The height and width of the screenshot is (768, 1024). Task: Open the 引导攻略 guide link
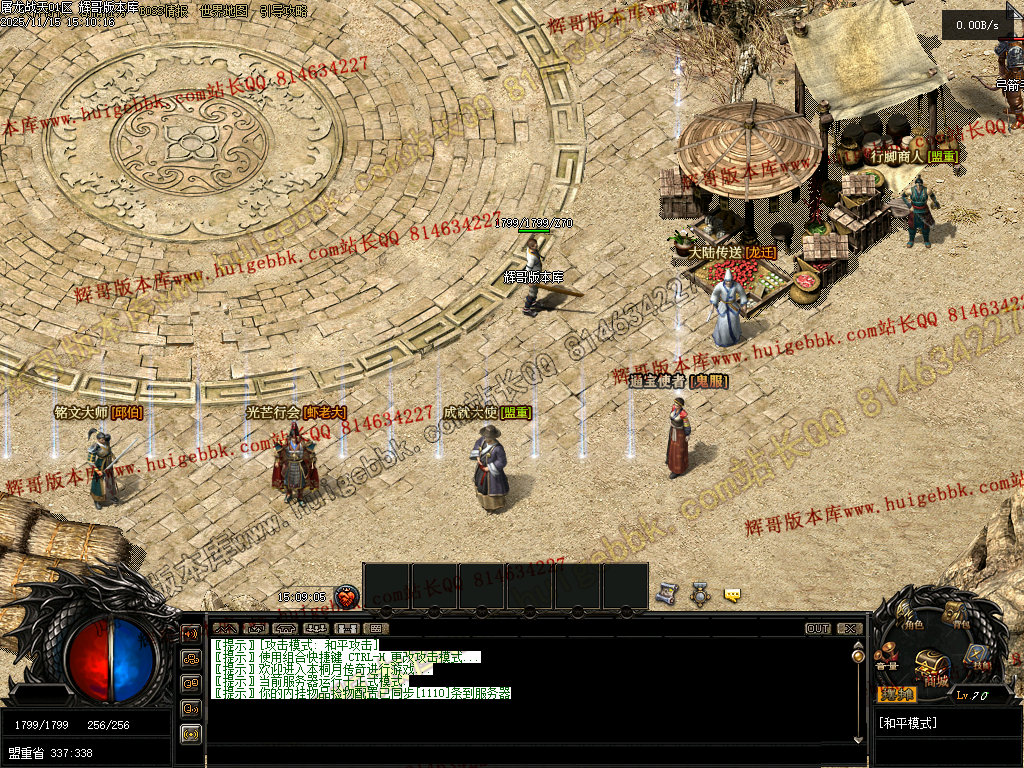283,11
